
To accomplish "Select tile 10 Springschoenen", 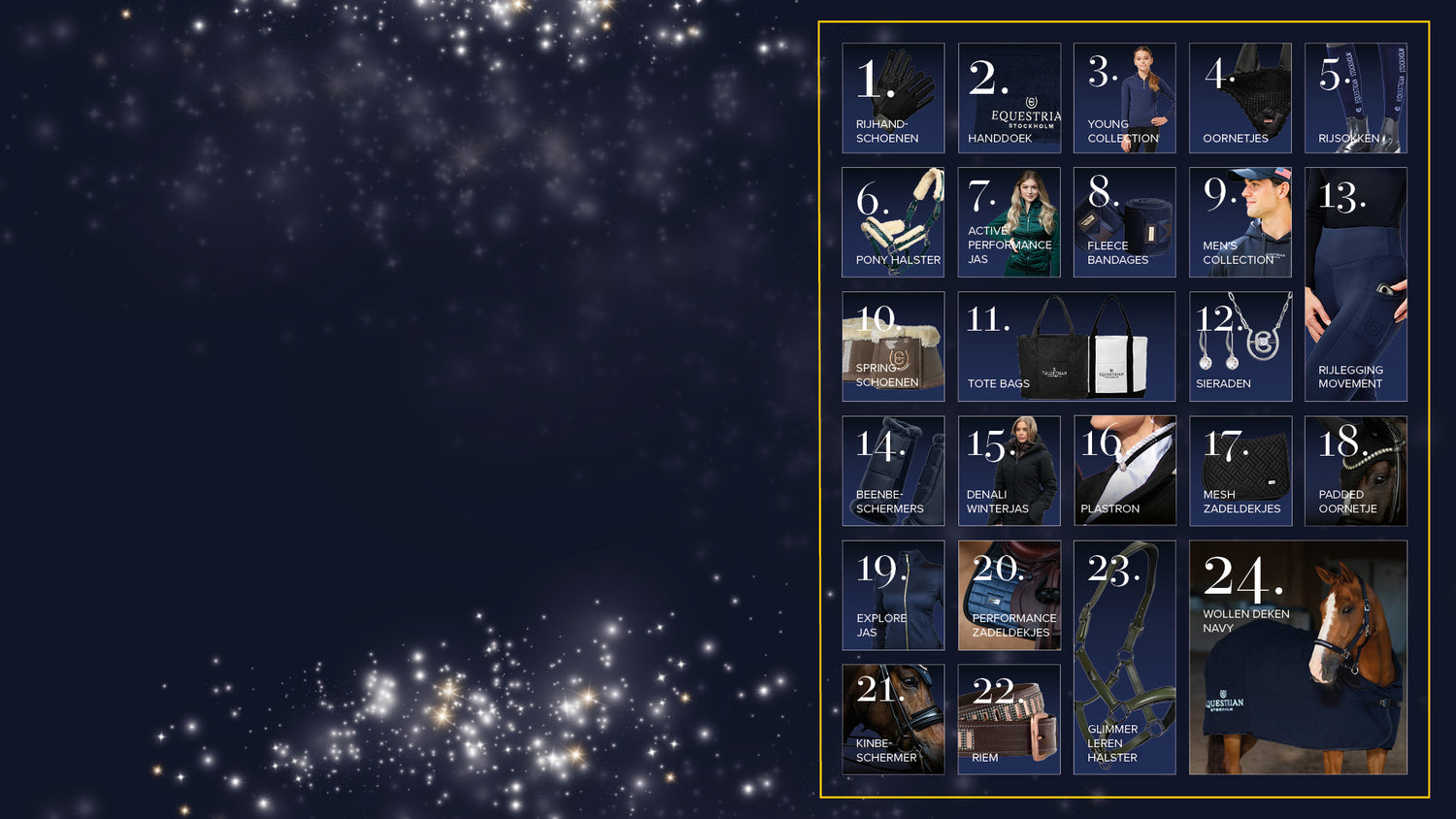I will click(893, 346).
